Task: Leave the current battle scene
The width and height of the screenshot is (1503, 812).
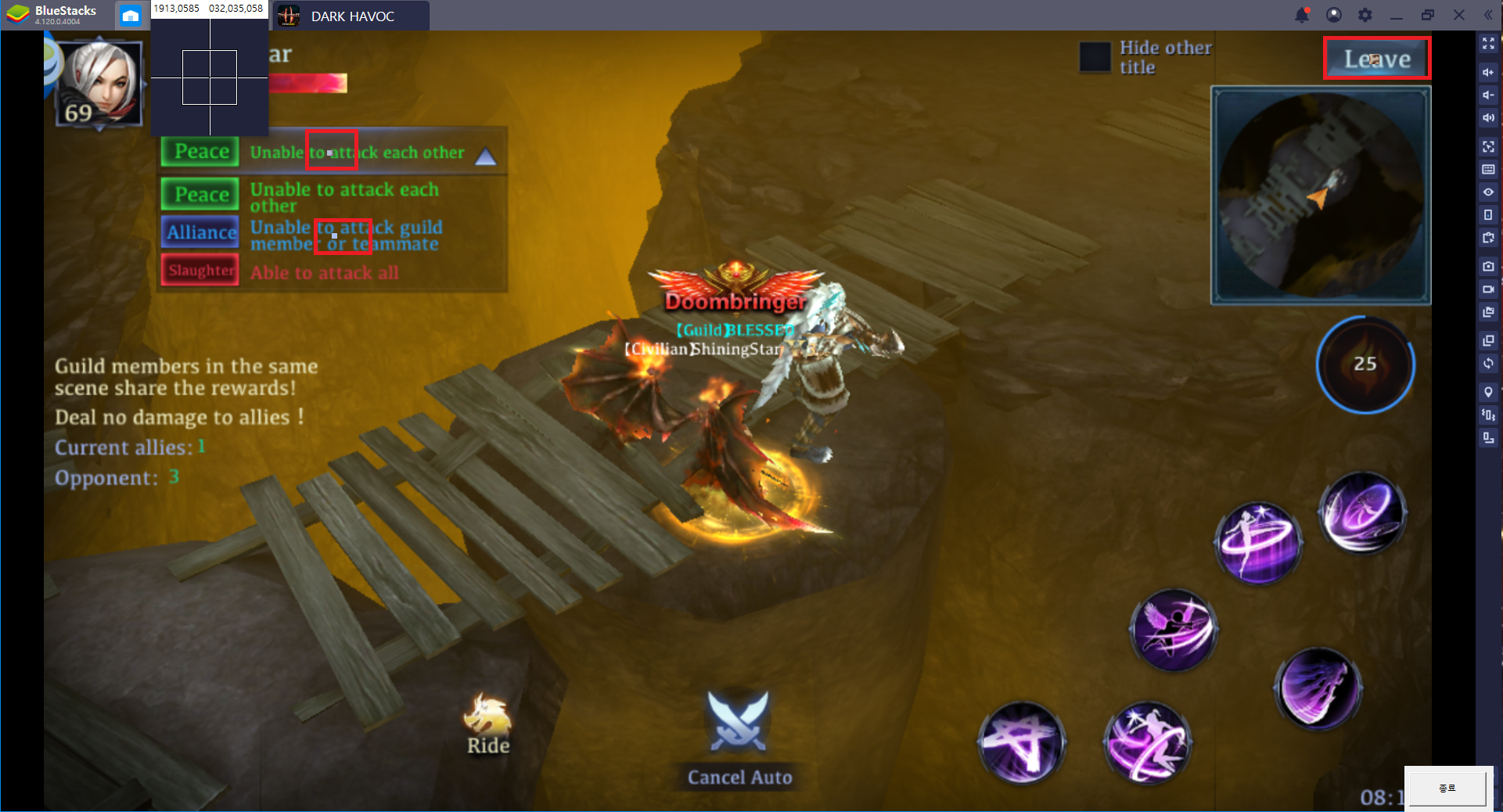Action: [x=1376, y=59]
